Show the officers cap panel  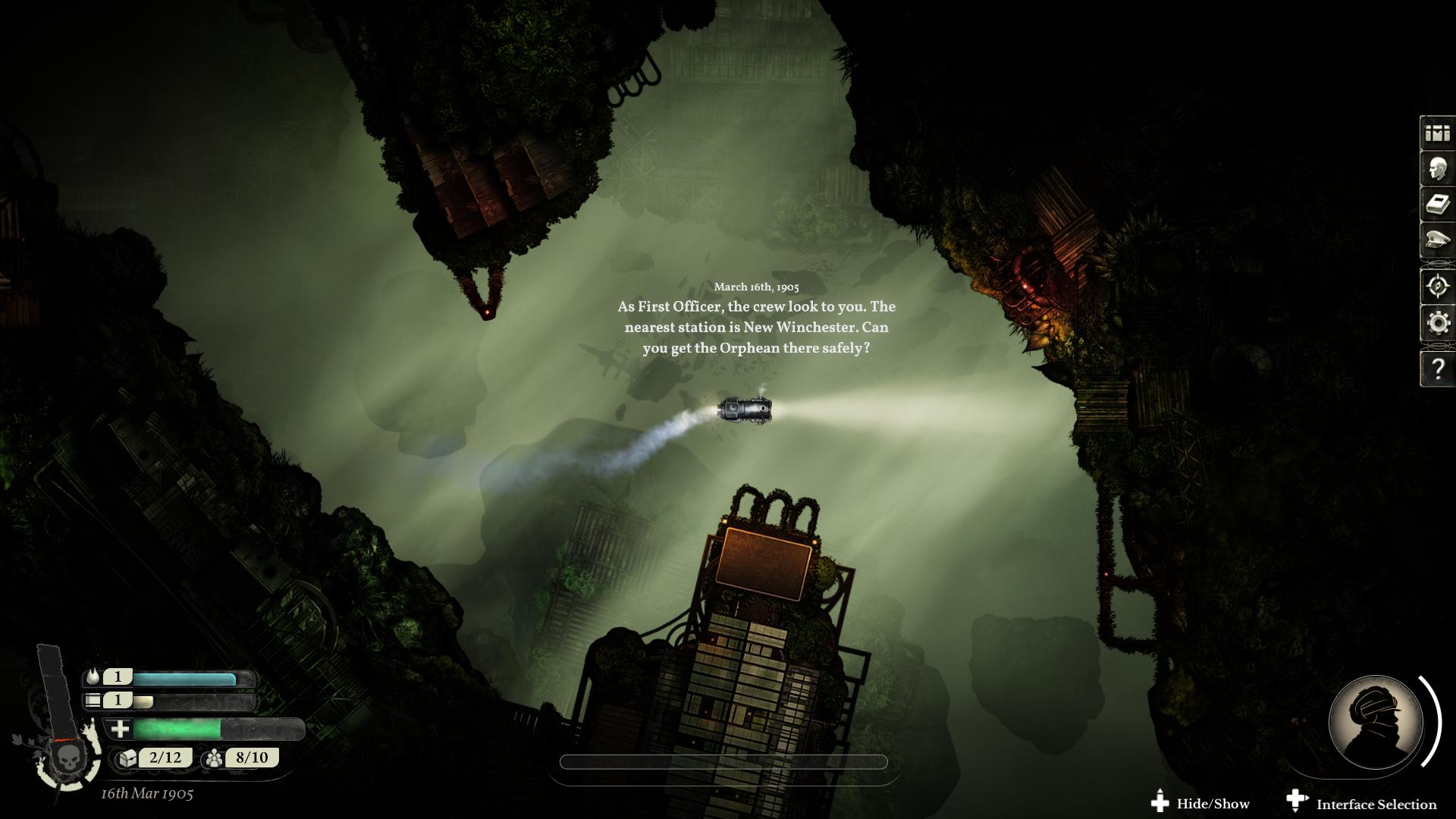coord(1437,241)
